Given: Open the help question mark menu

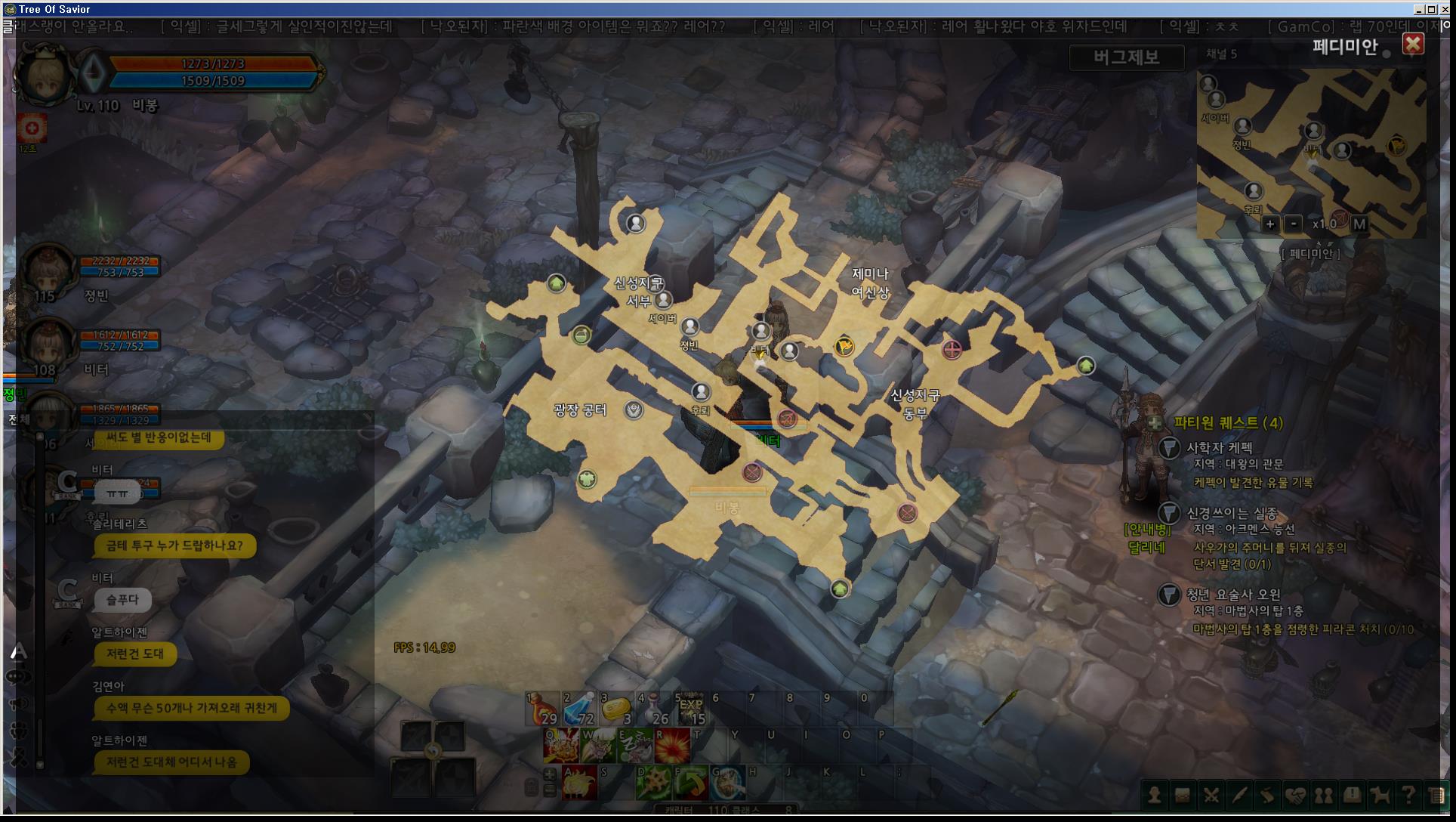Looking at the screenshot, I should (1408, 795).
